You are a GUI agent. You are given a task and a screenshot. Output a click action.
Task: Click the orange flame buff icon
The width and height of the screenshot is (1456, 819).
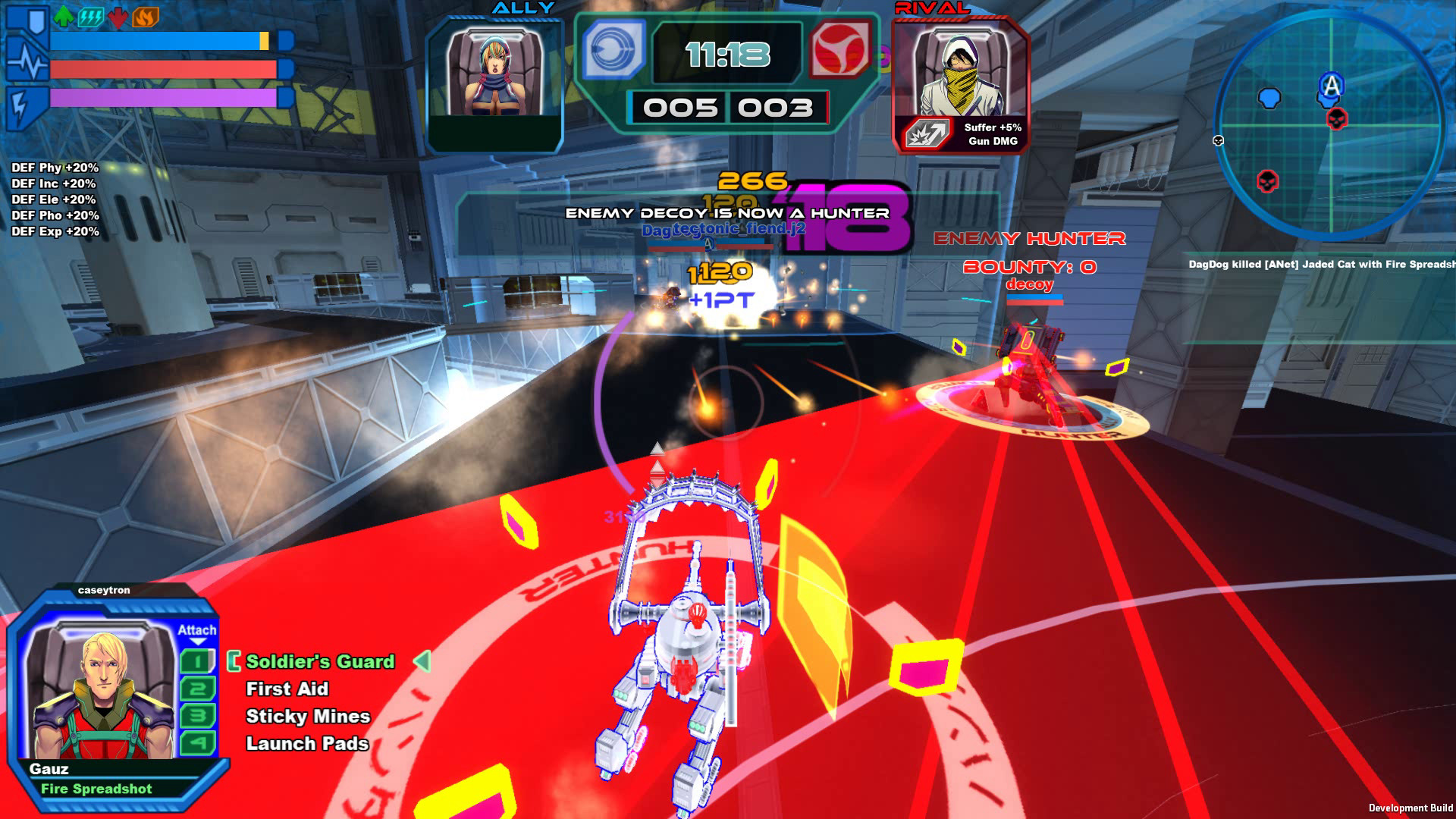(x=146, y=17)
